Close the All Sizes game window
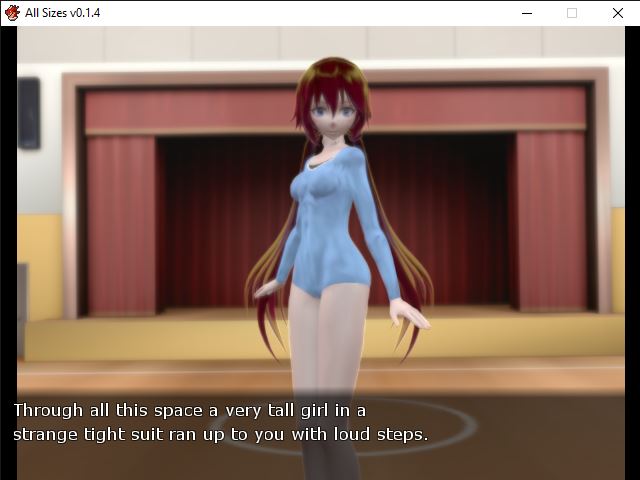Image resolution: width=640 pixels, height=480 pixels. pyautogui.click(x=617, y=13)
